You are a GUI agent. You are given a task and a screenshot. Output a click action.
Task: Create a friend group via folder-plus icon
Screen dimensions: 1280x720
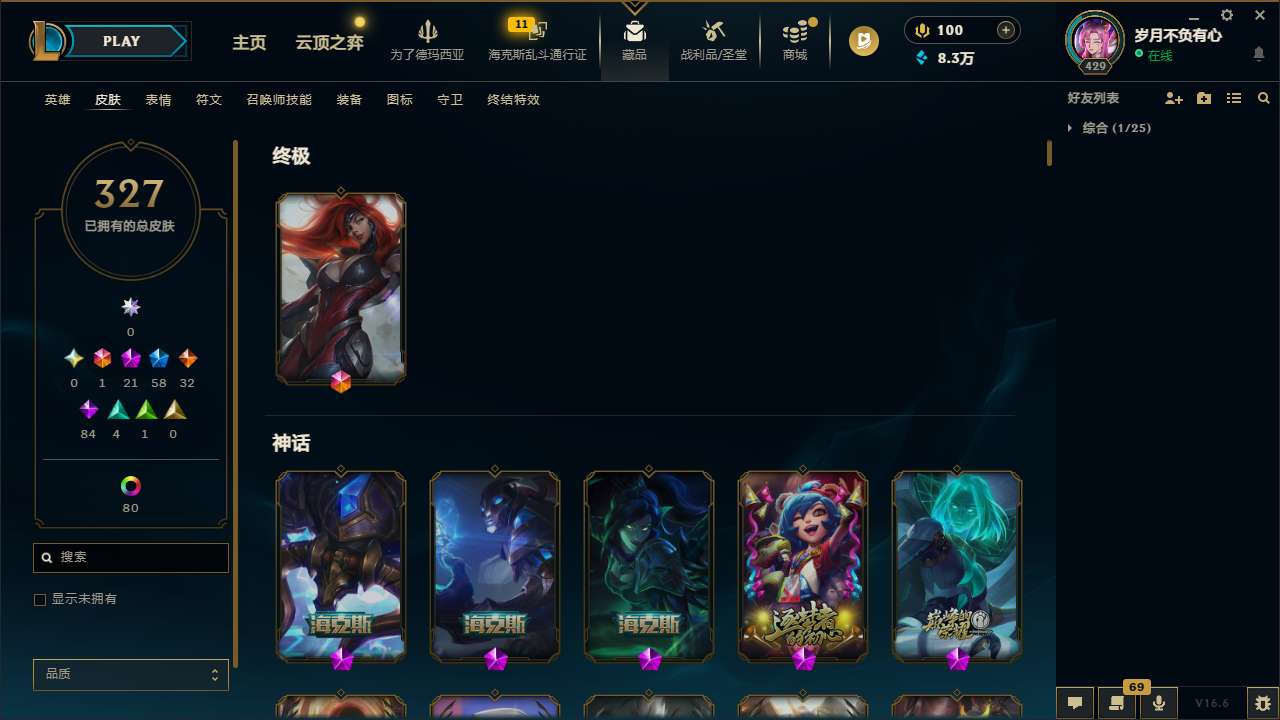[x=1203, y=98]
